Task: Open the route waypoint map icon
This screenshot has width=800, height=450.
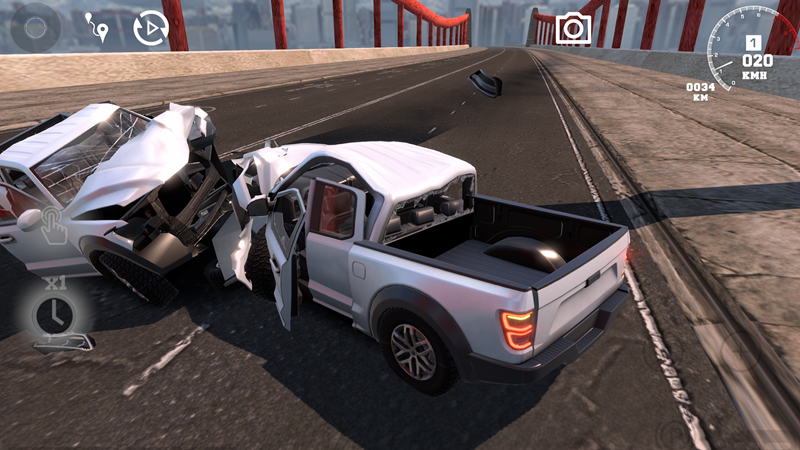Action: (97, 28)
